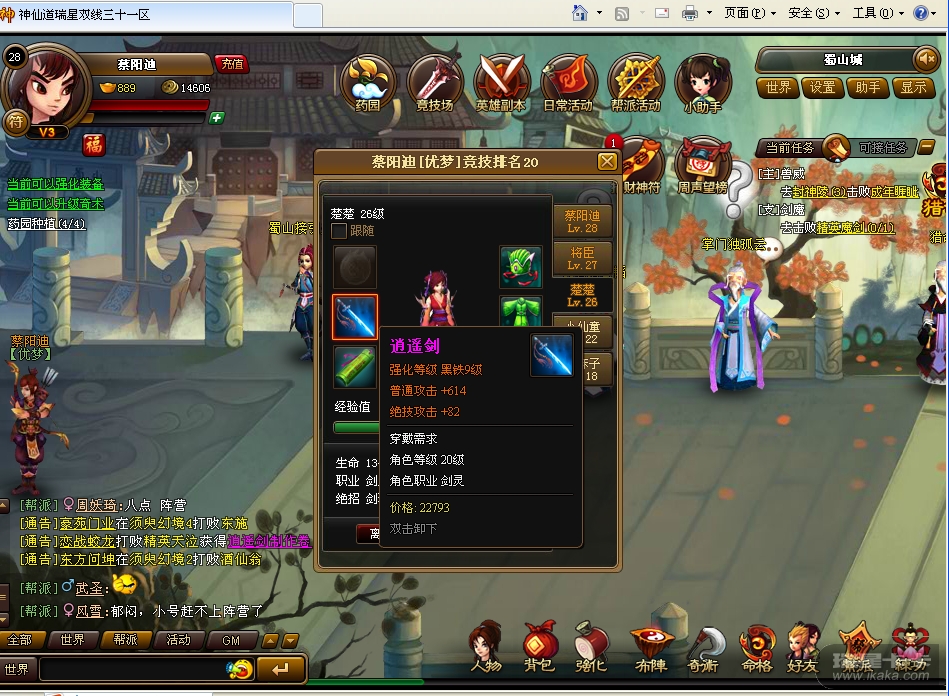The width and height of the screenshot is (949, 696).
Task: Click the 充值 recharge button
Action: (232, 64)
